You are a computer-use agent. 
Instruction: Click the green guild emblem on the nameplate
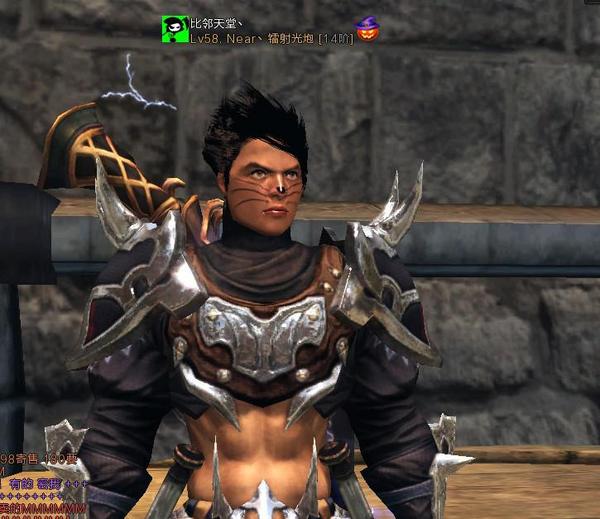tap(174, 29)
